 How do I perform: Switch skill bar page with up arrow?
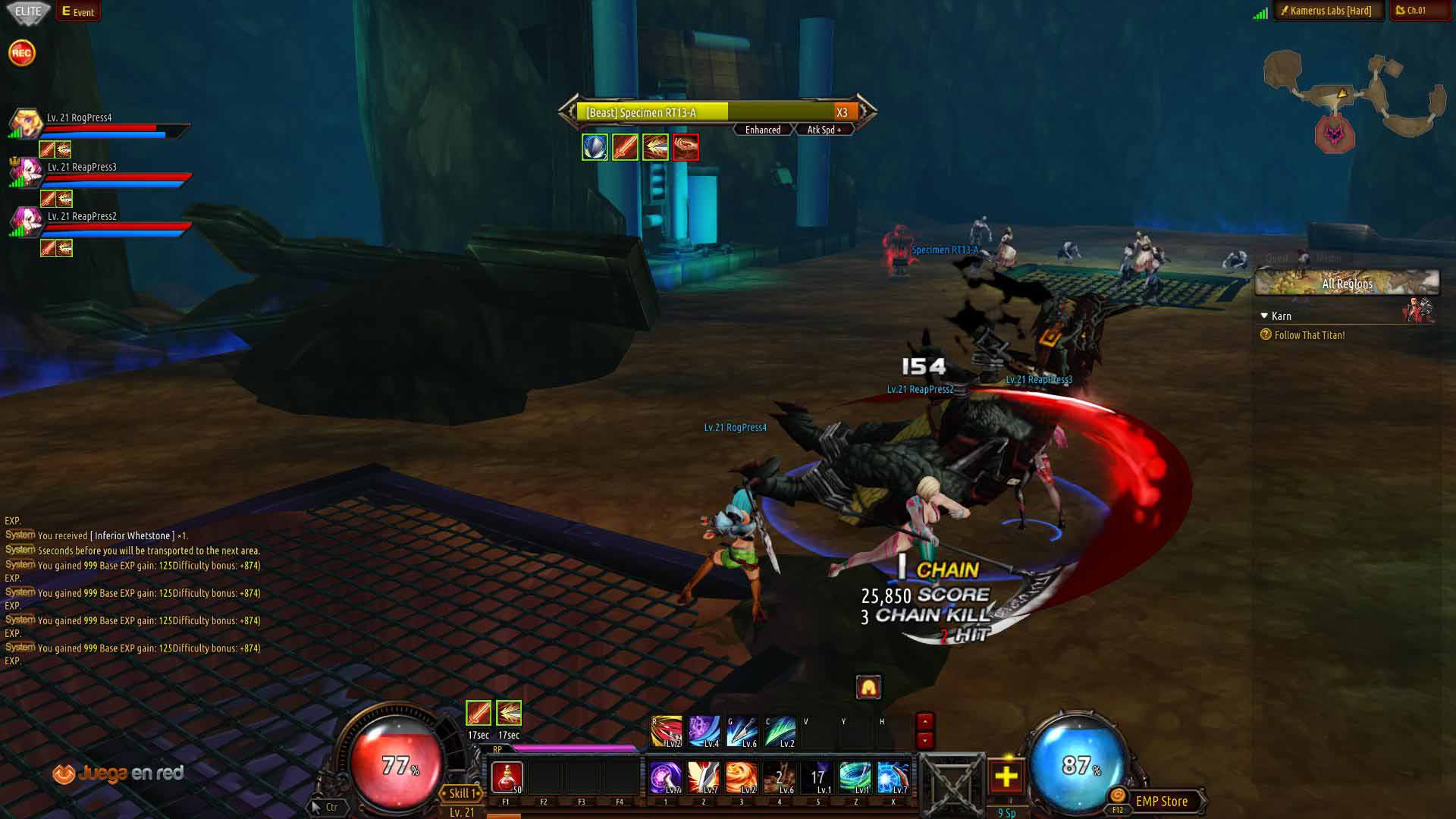coord(924,721)
